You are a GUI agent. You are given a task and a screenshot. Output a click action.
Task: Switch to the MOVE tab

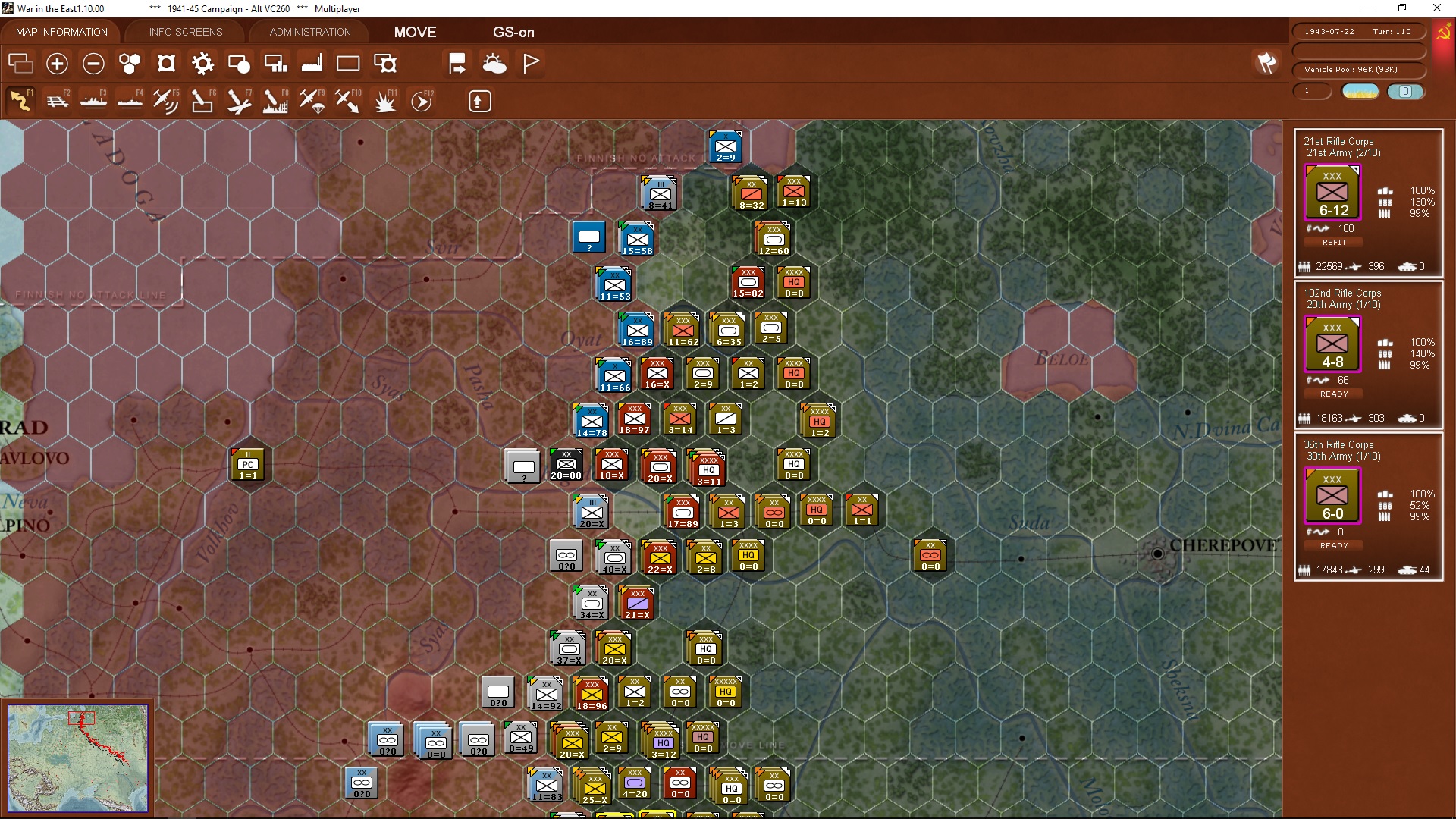click(414, 32)
